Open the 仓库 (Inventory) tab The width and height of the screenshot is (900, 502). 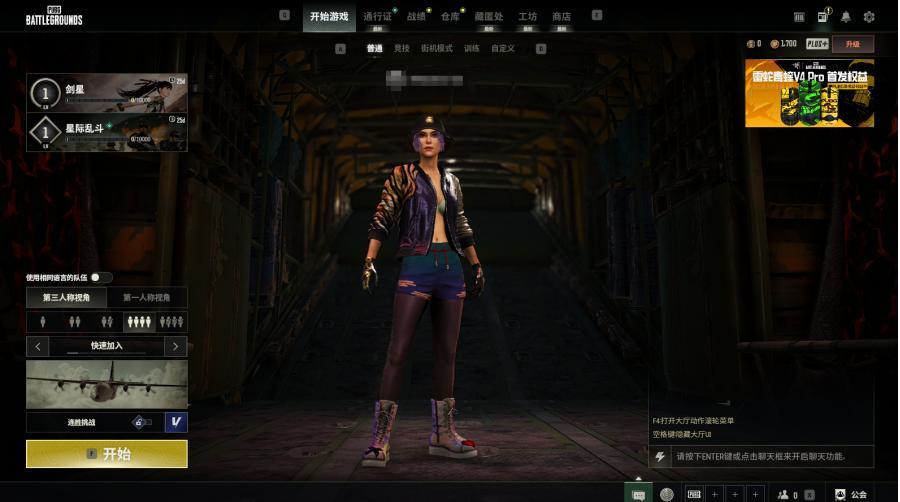tap(450, 17)
